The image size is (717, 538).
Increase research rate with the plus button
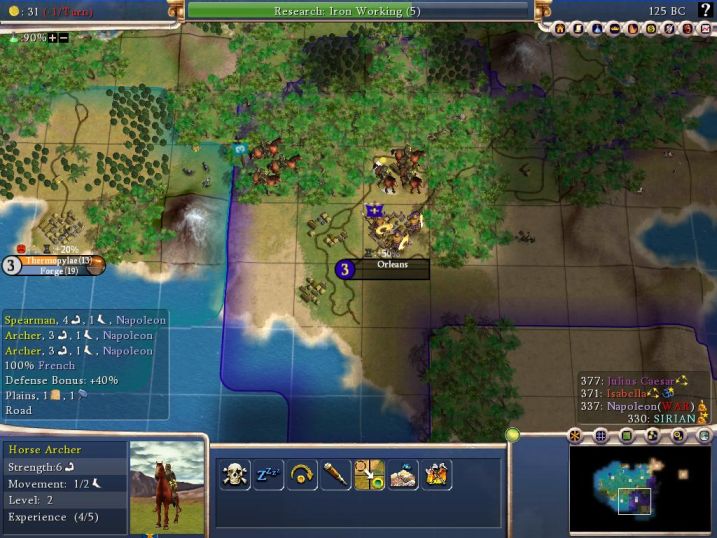[52, 38]
